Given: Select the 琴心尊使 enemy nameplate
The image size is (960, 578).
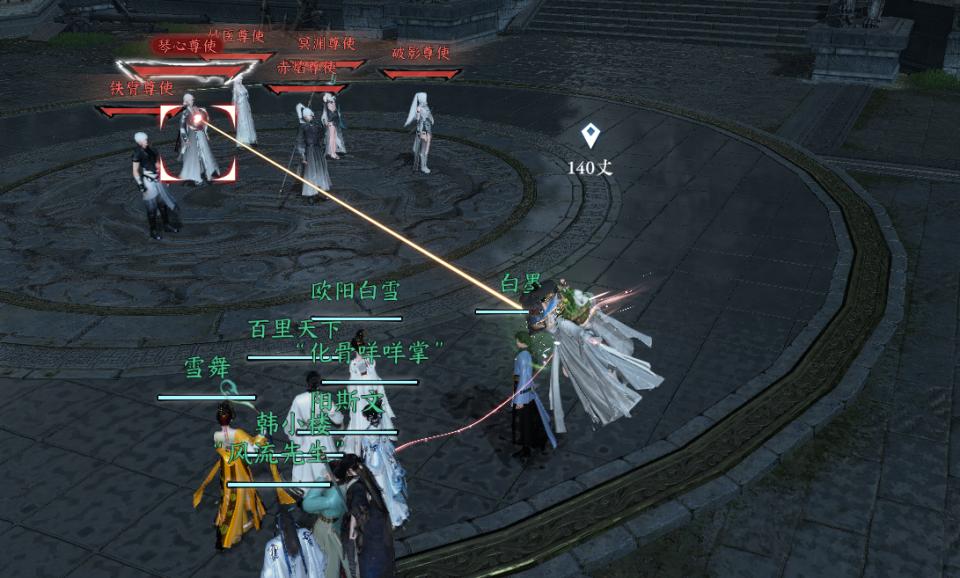Looking at the screenshot, I should pos(187,46).
